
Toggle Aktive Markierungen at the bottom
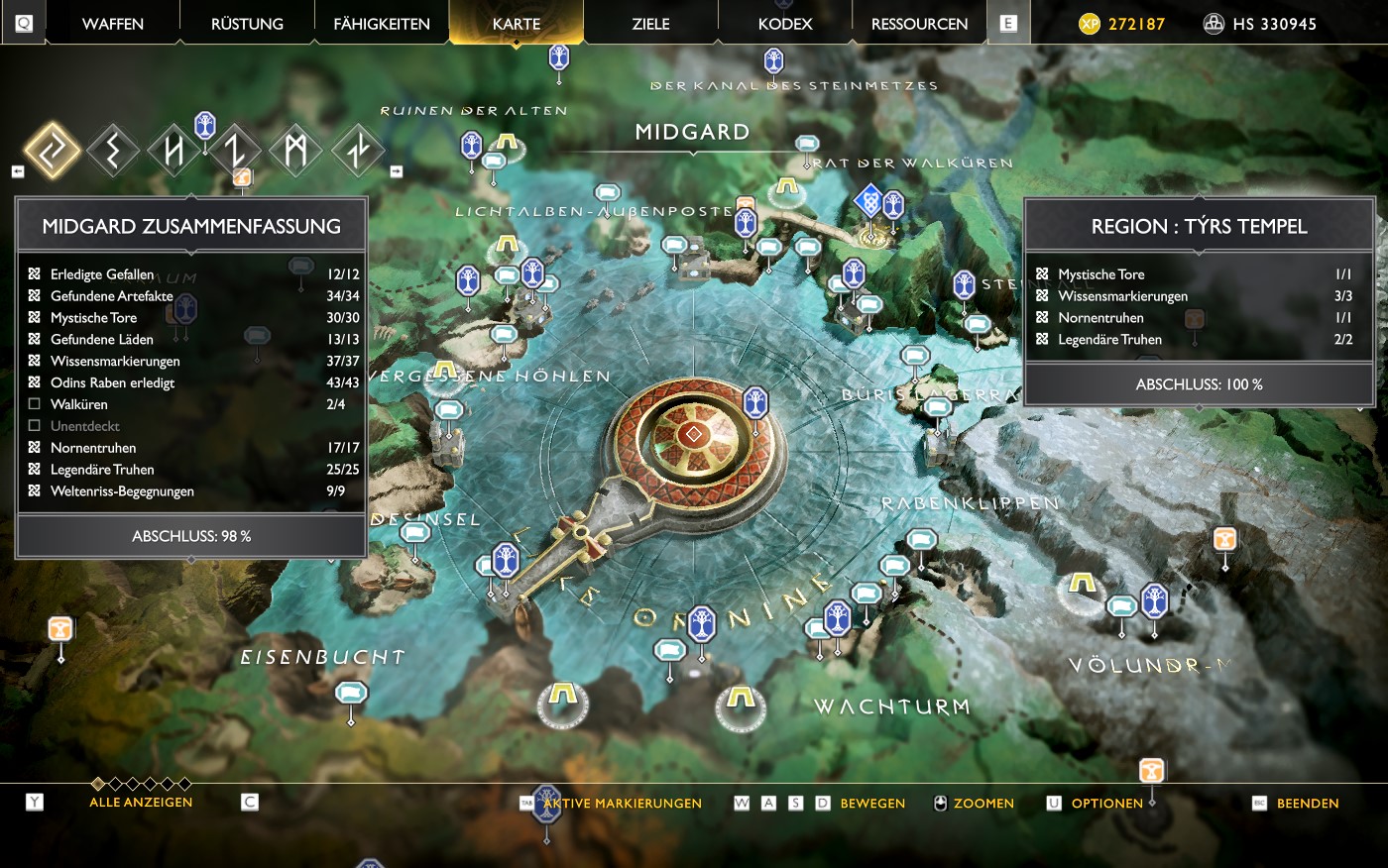coord(623,804)
